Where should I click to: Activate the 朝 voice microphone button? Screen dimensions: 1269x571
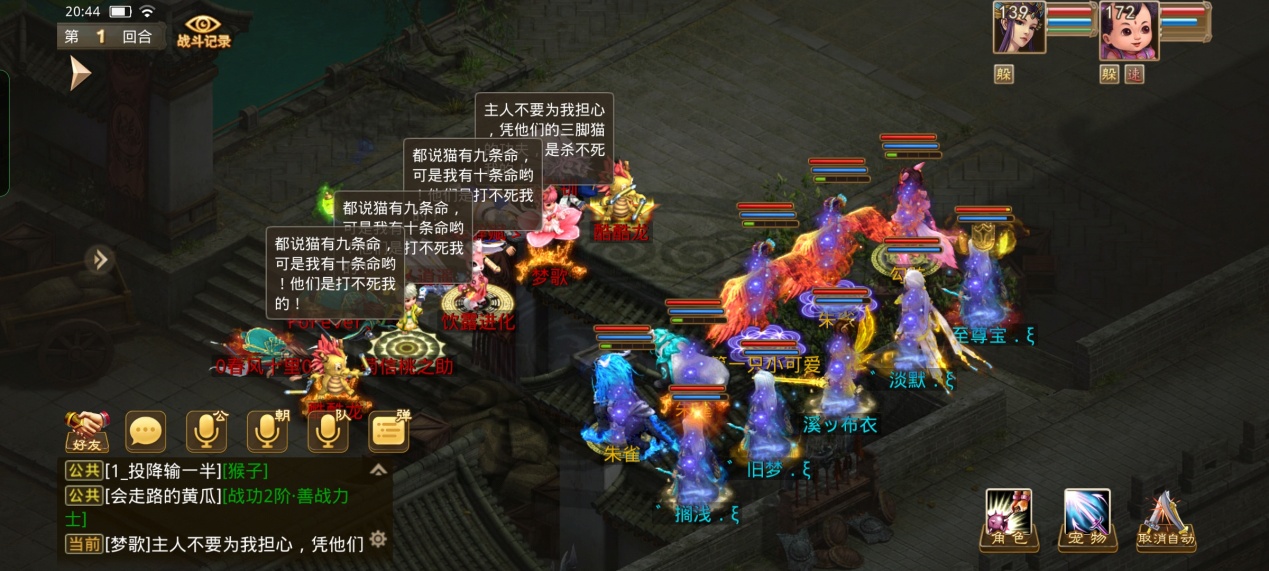coord(266,432)
